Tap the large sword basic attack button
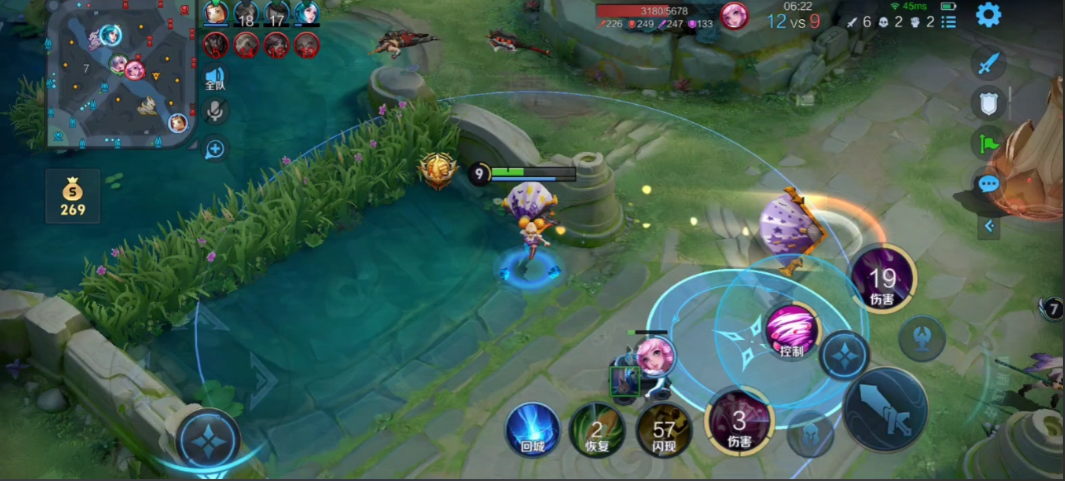 (885, 408)
